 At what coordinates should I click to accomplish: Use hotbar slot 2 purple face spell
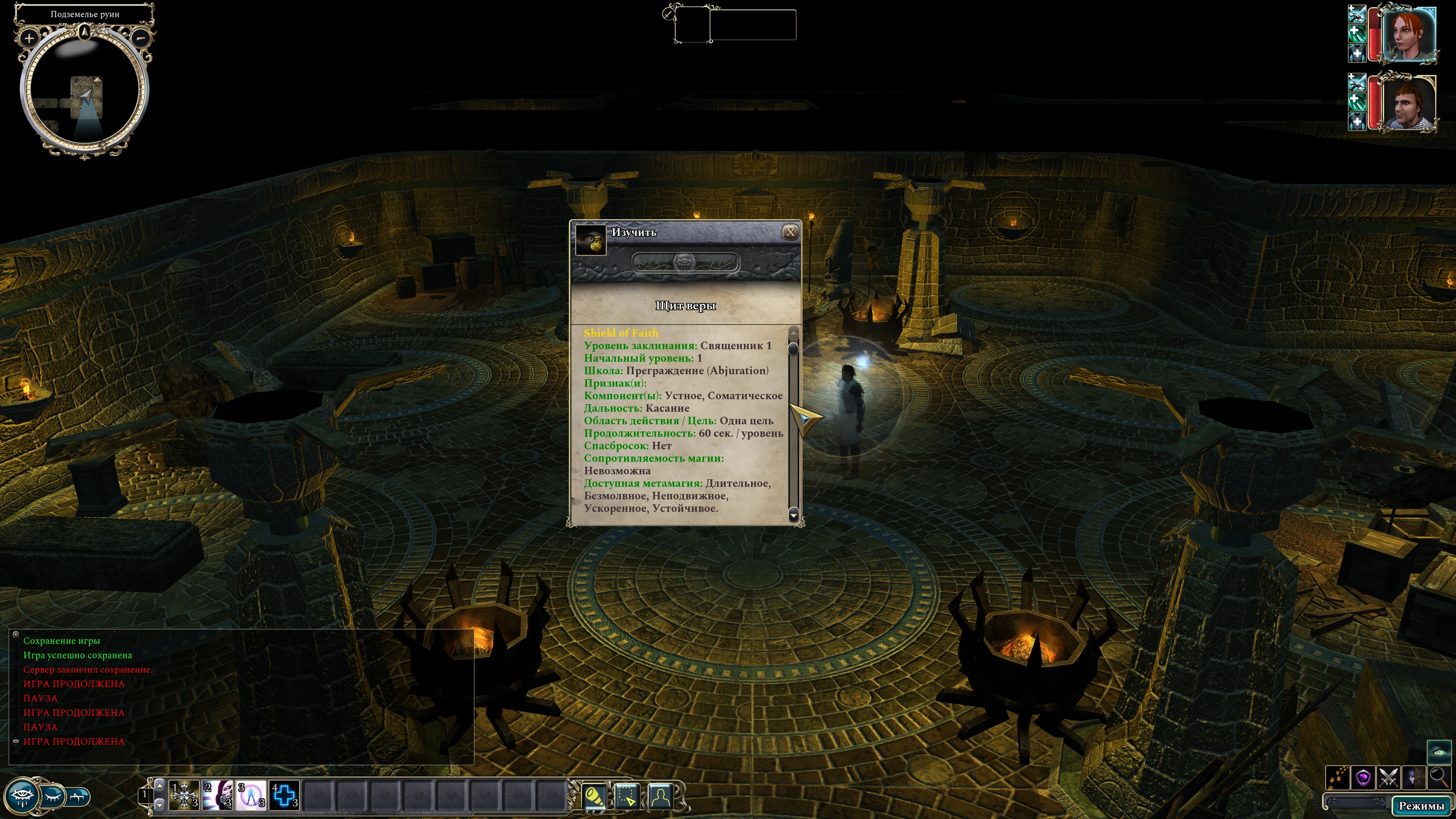pyautogui.click(x=218, y=795)
